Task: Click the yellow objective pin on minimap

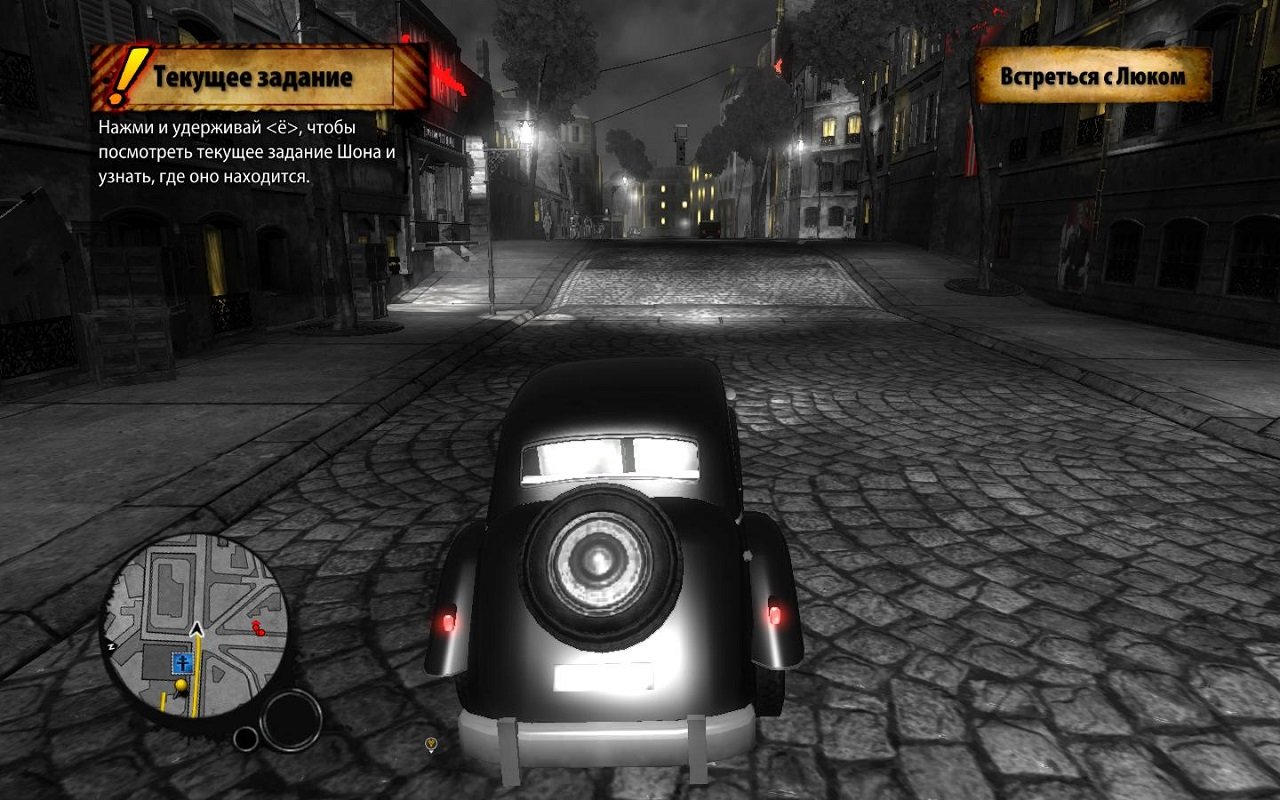Action: tap(181, 685)
